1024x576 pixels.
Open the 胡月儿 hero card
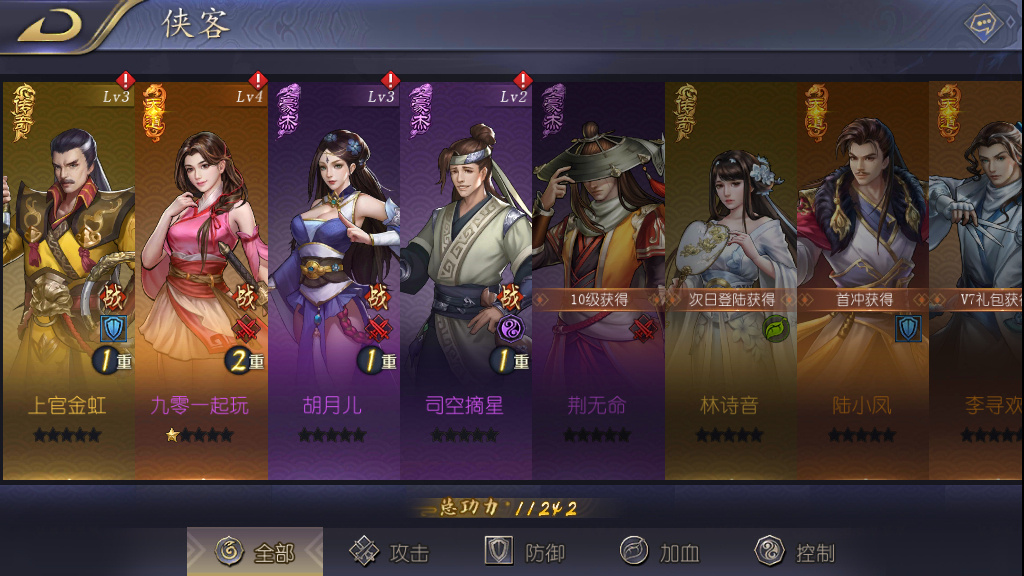point(333,280)
